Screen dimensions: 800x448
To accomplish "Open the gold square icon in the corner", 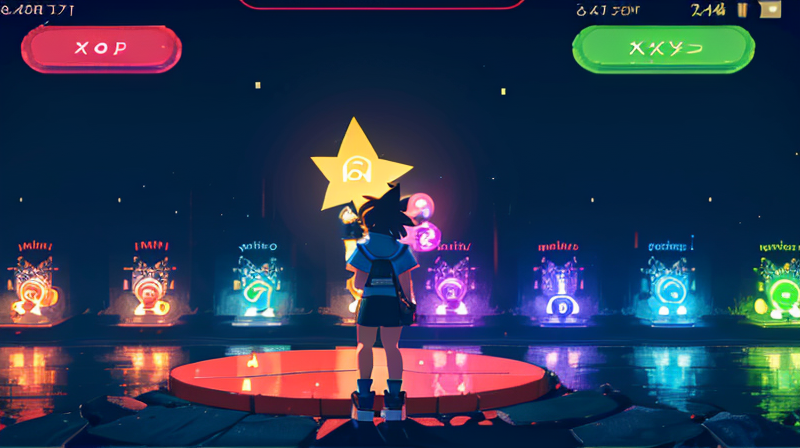I will [770, 10].
